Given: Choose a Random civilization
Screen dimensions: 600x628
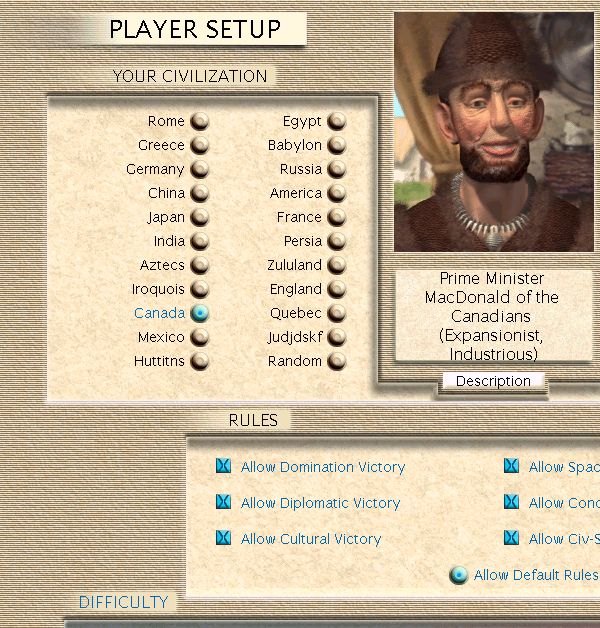Looking at the screenshot, I should pos(337,362).
